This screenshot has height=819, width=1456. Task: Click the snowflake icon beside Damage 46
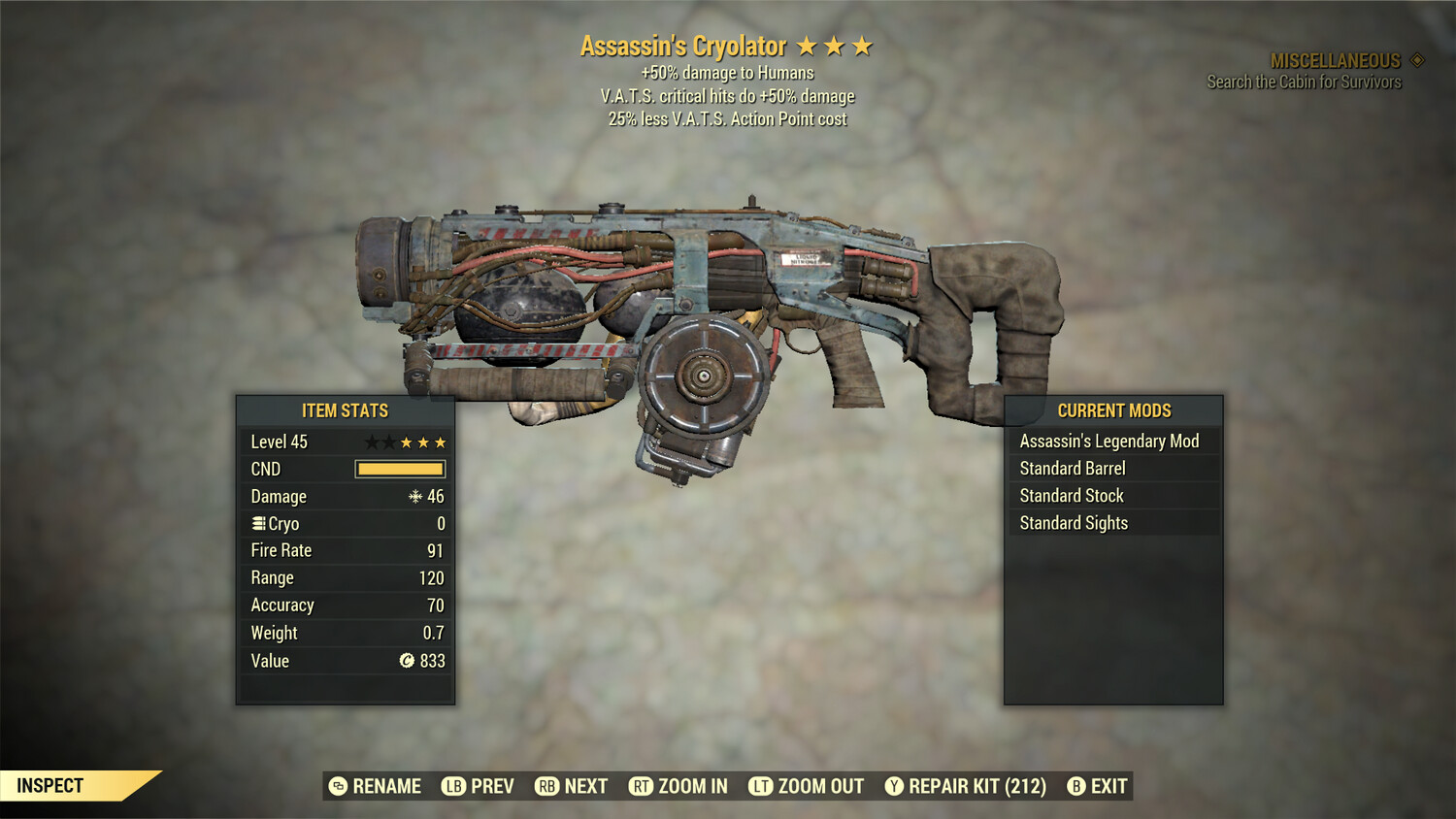pos(414,496)
